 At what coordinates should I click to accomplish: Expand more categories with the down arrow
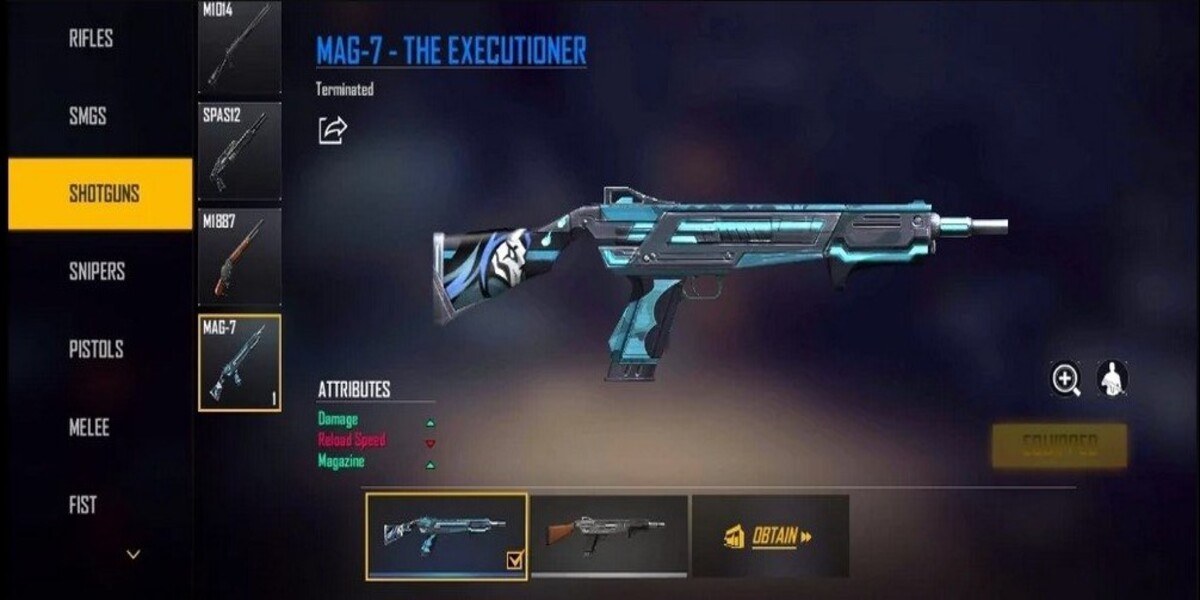tap(133, 553)
